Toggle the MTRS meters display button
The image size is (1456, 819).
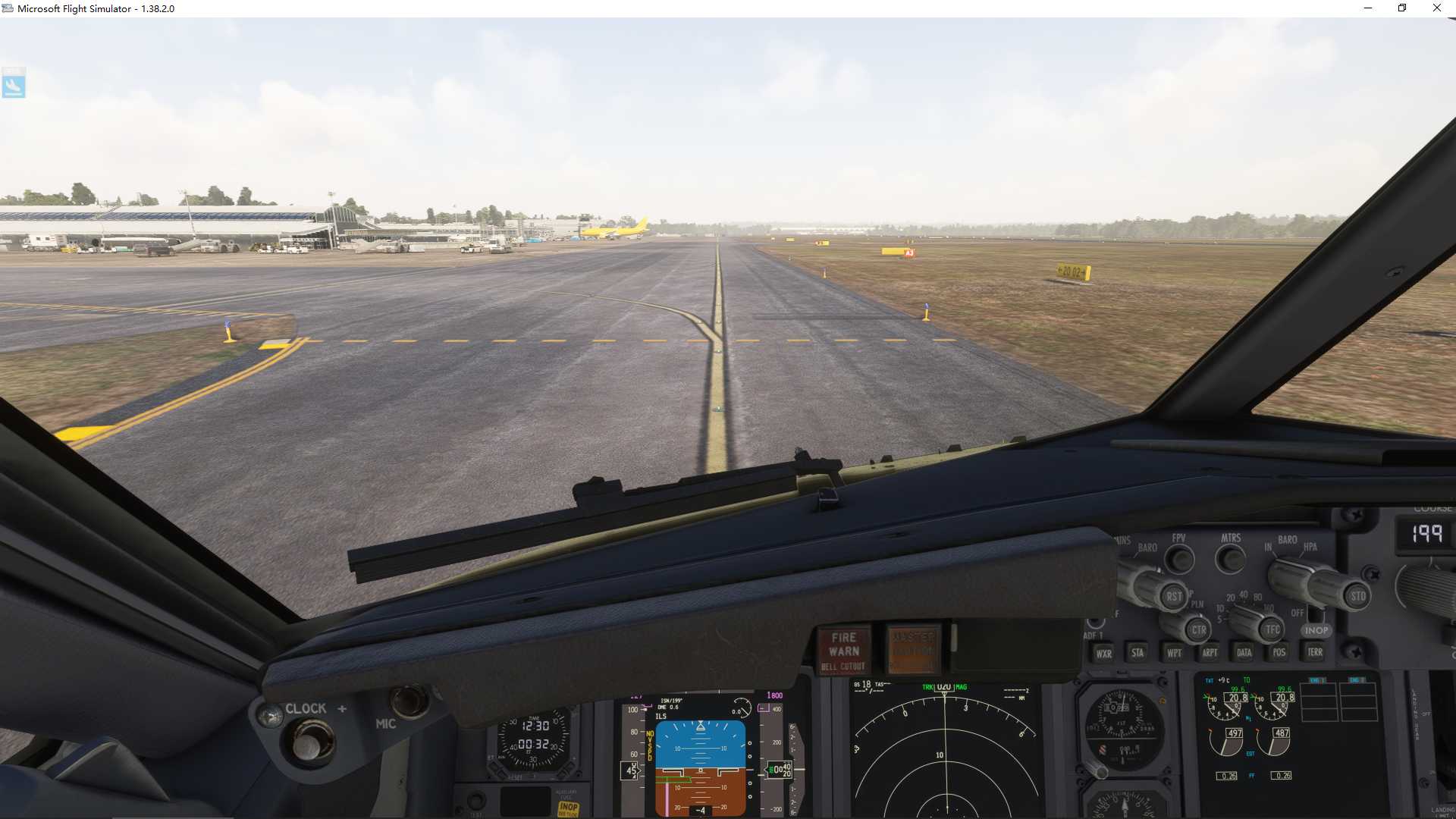coord(1230,559)
